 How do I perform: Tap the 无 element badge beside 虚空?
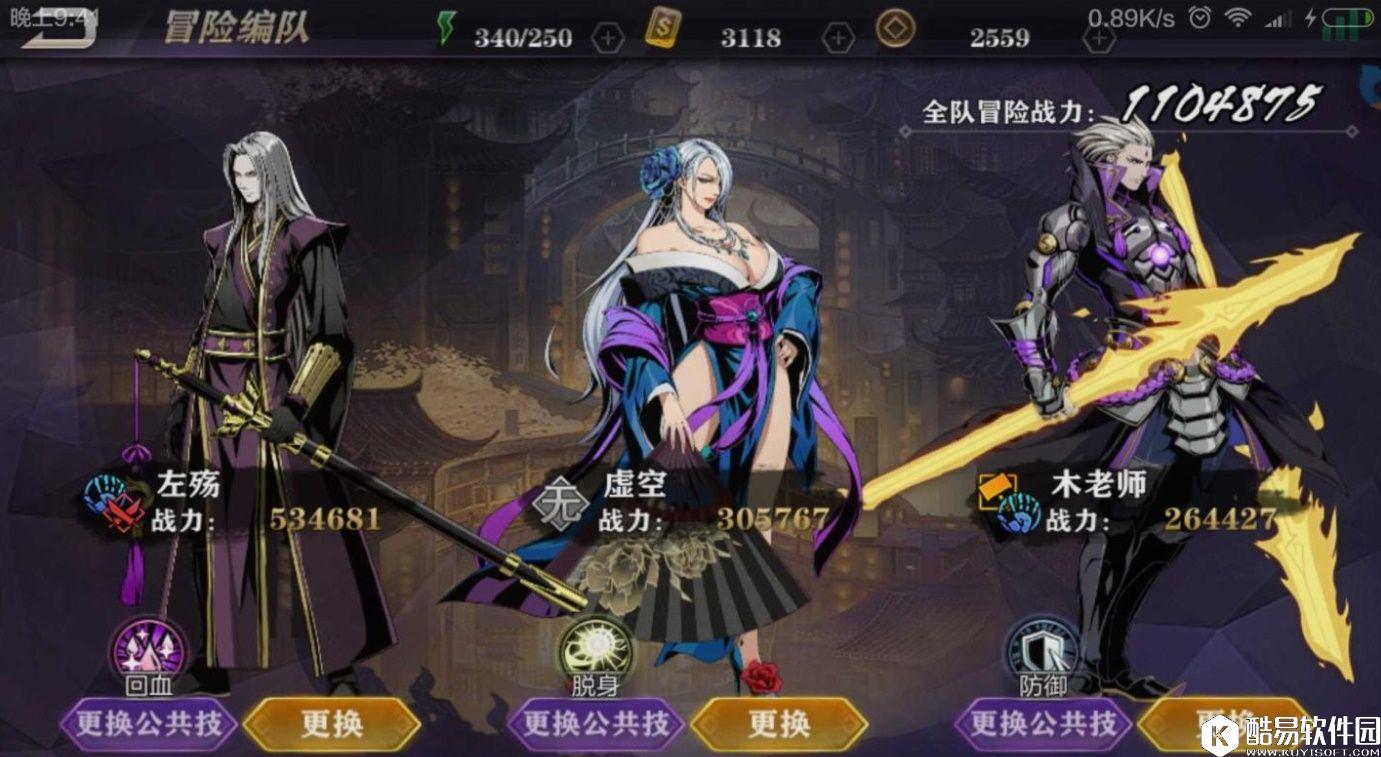pos(560,500)
